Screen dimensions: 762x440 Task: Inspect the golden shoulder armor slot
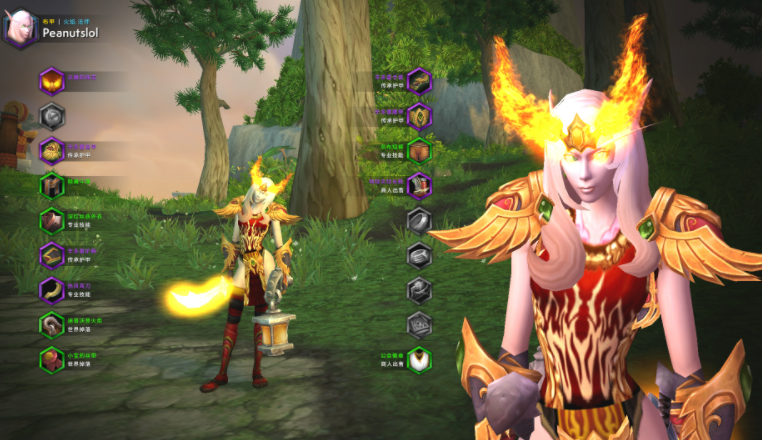tap(51, 151)
